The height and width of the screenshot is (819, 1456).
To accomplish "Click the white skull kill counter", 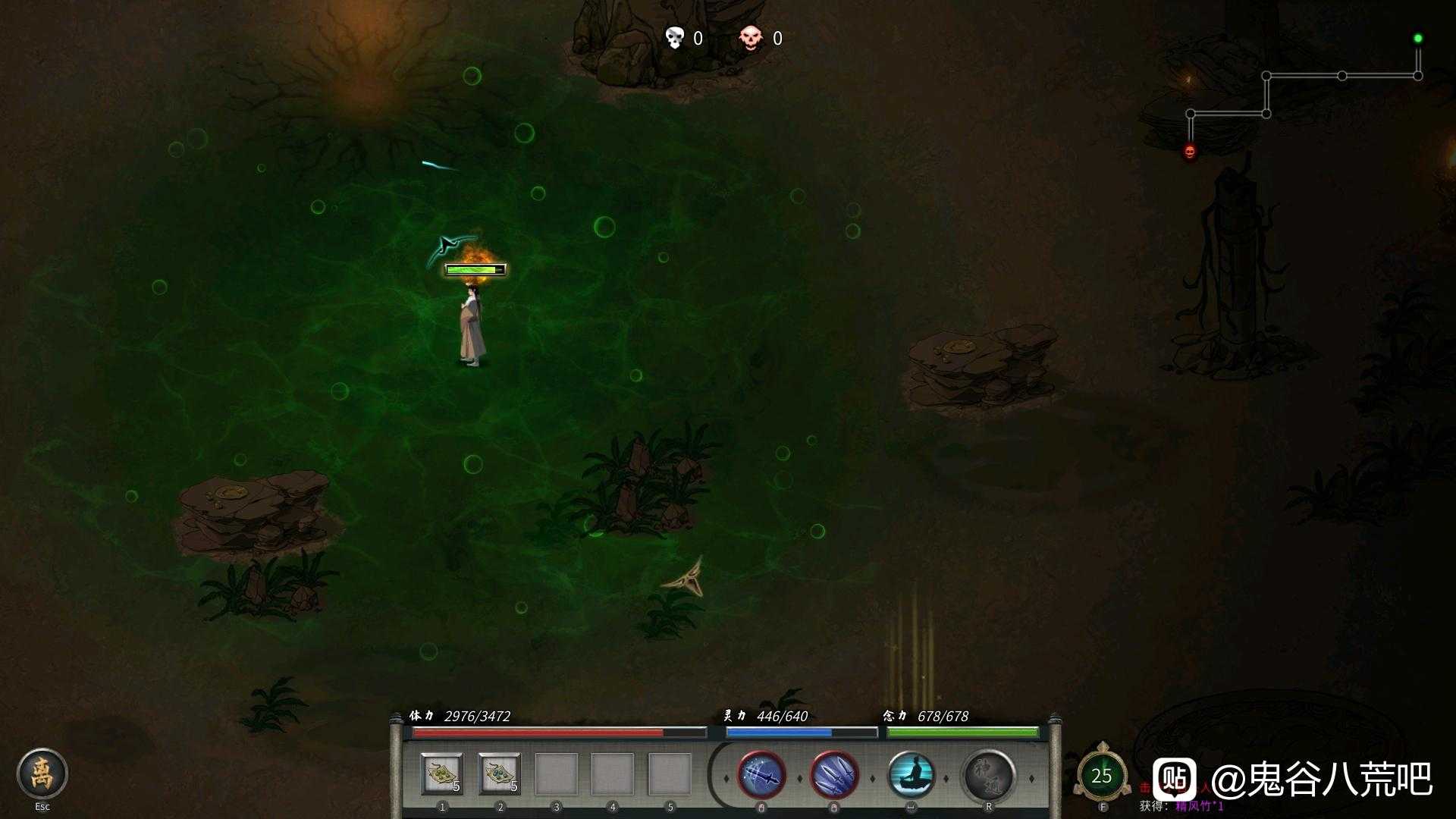I will click(x=674, y=38).
